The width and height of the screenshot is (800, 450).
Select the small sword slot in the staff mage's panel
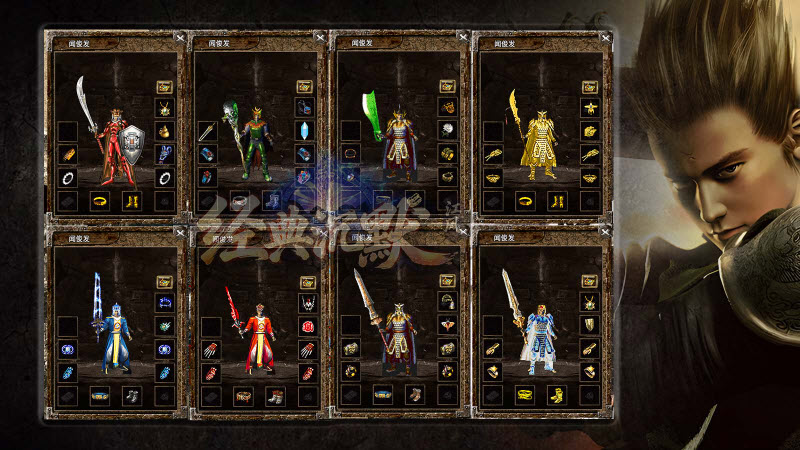coord(209,130)
